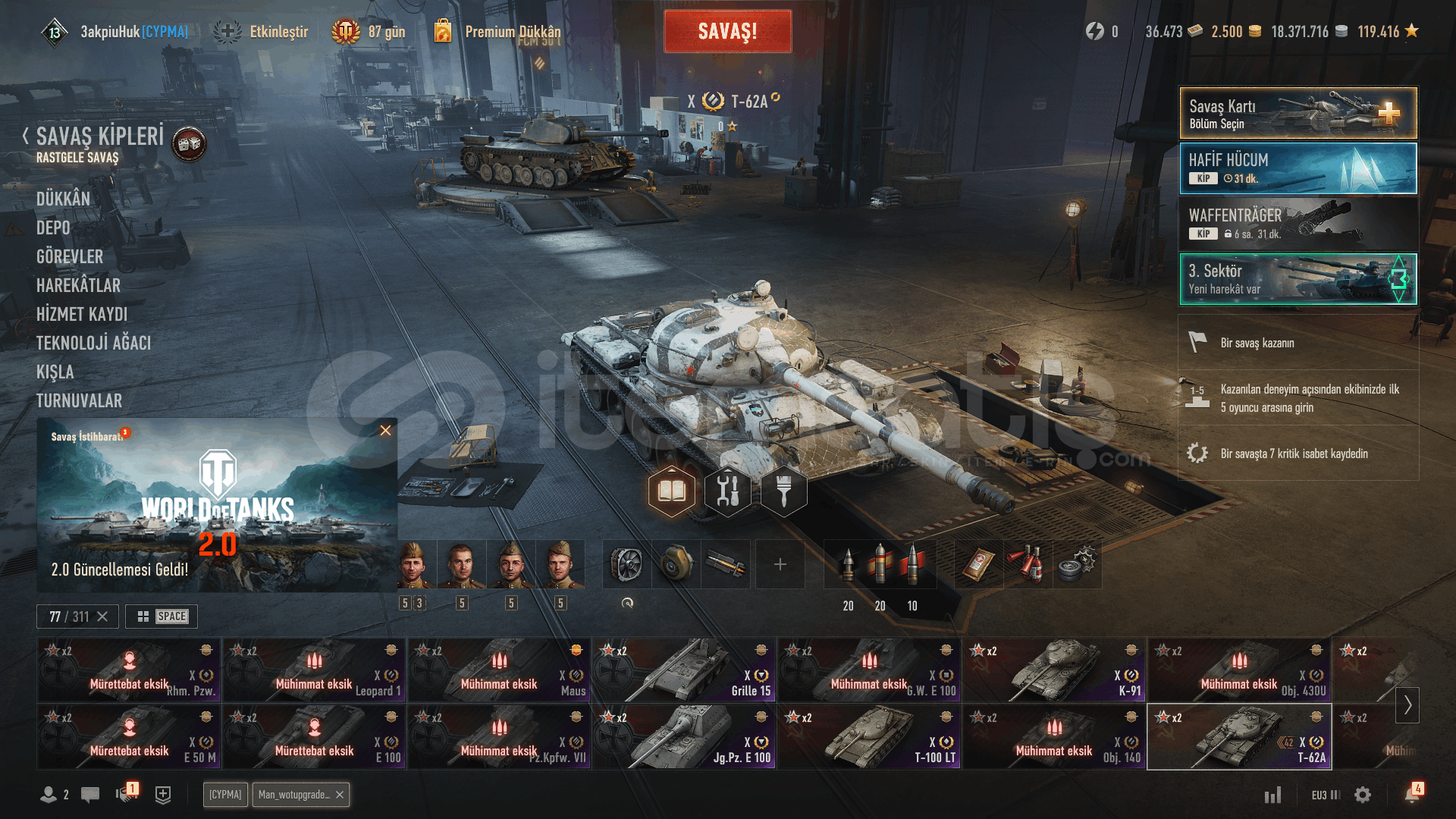Open the paintbrush exterior customization

784,491
